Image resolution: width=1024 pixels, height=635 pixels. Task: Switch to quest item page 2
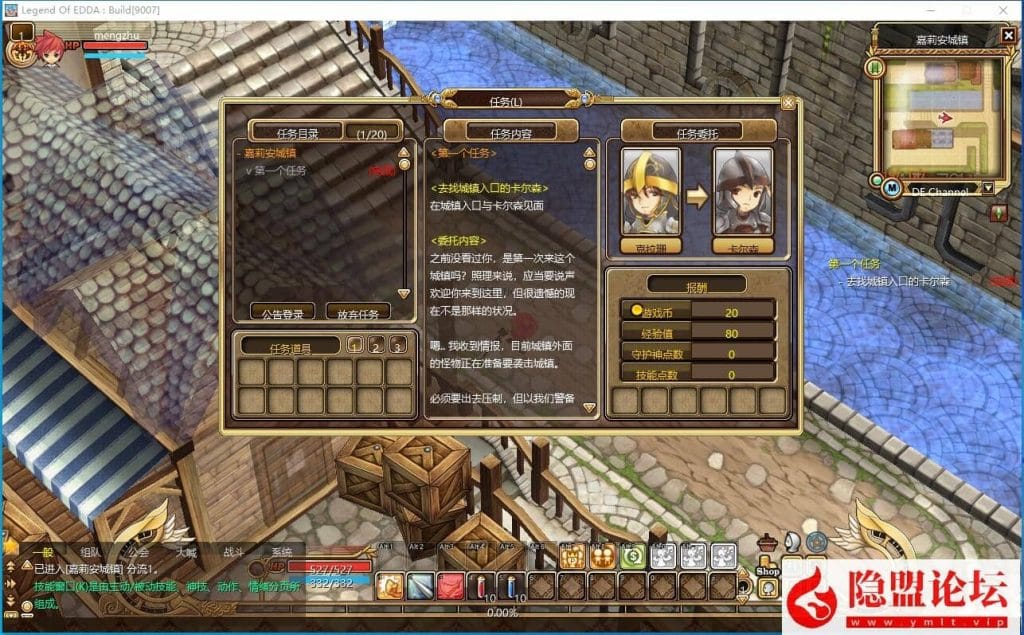click(376, 346)
